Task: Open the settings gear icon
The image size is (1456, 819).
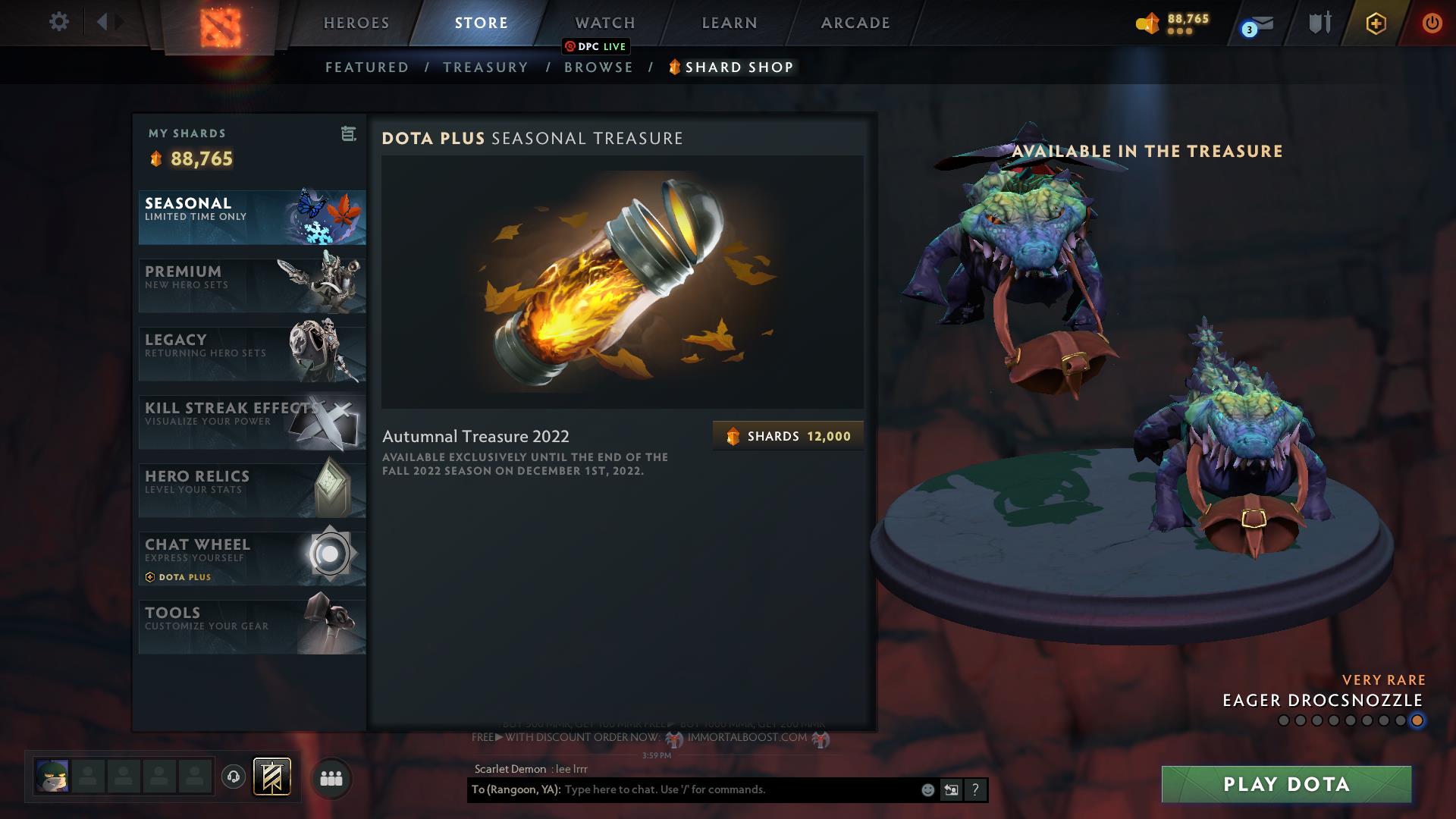Action: (x=58, y=22)
